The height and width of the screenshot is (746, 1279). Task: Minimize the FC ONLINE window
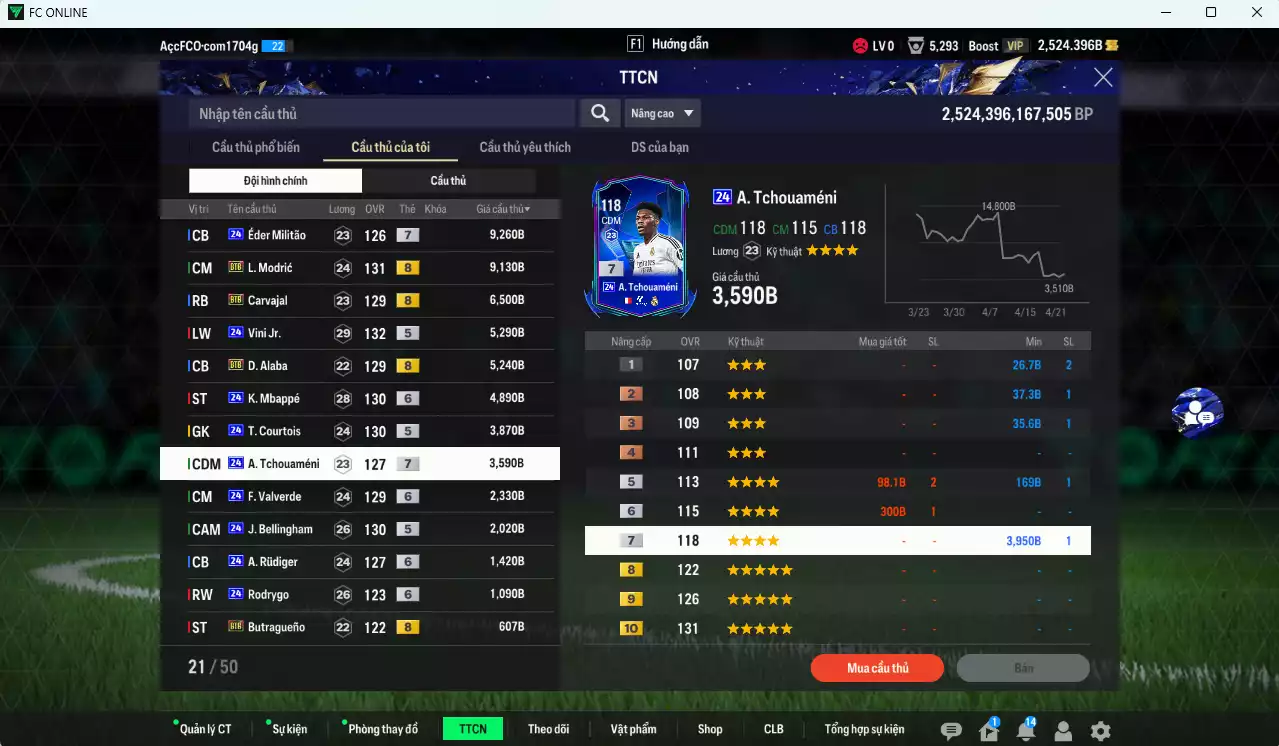pos(1163,13)
